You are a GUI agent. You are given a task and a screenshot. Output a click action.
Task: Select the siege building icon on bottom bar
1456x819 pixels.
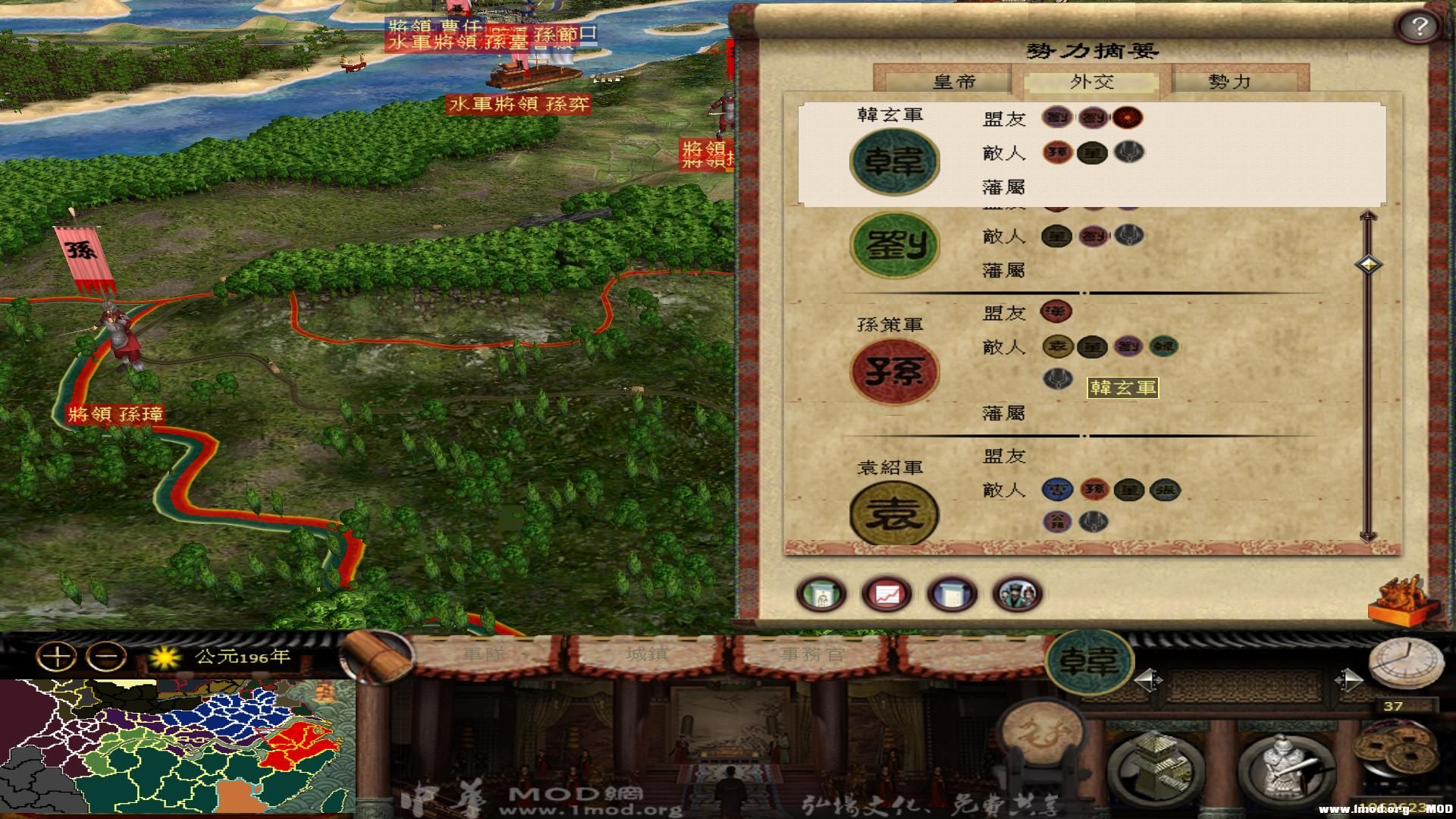(x=1156, y=766)
